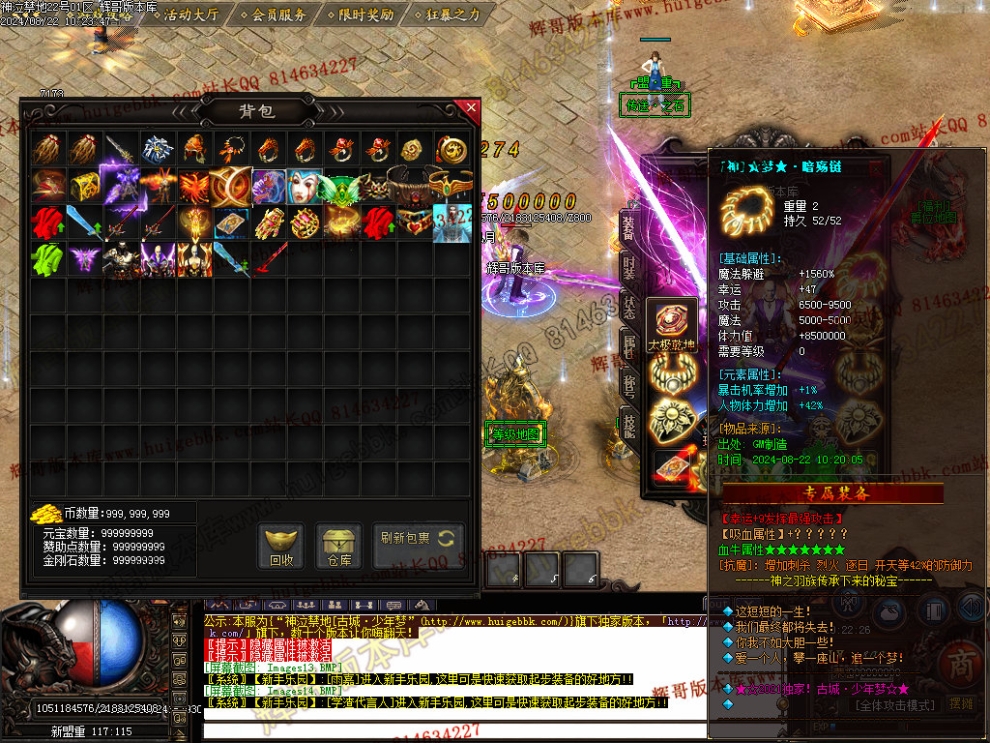
Task: Select the gold coin pendant item
Action: point(451,150)
